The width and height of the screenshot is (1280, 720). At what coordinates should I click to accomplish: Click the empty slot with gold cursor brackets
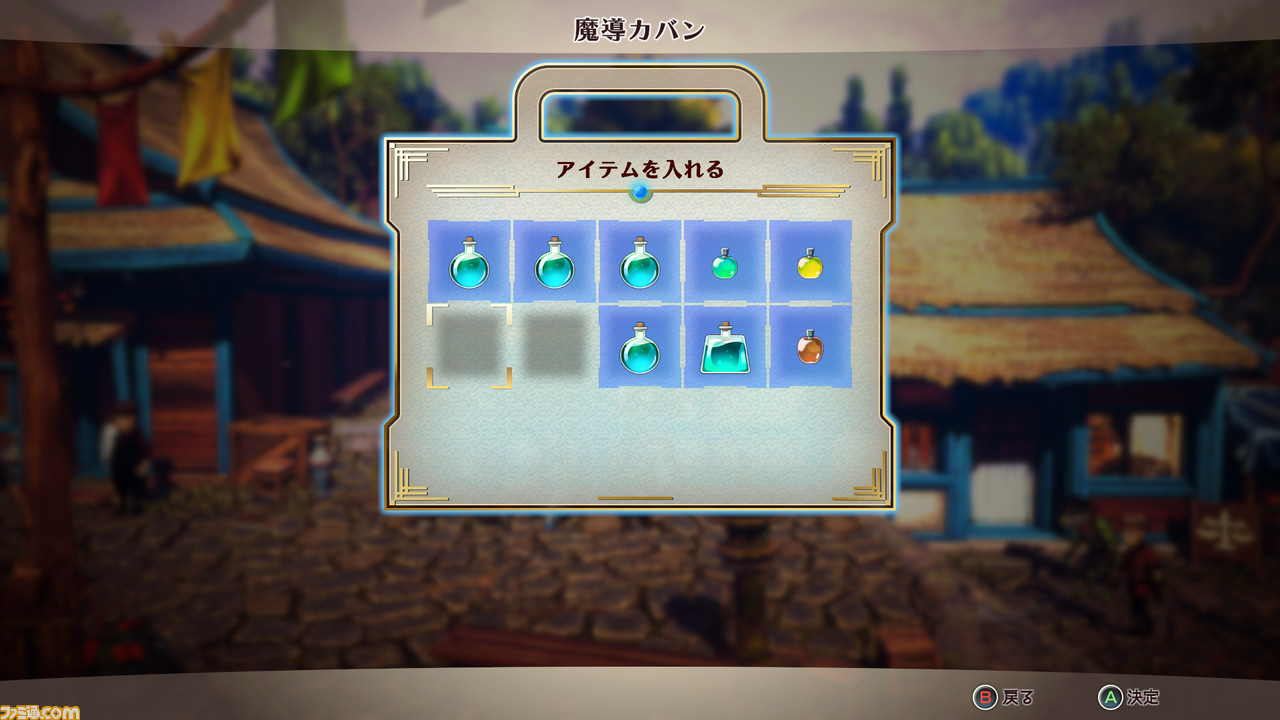tap(469, 346)
